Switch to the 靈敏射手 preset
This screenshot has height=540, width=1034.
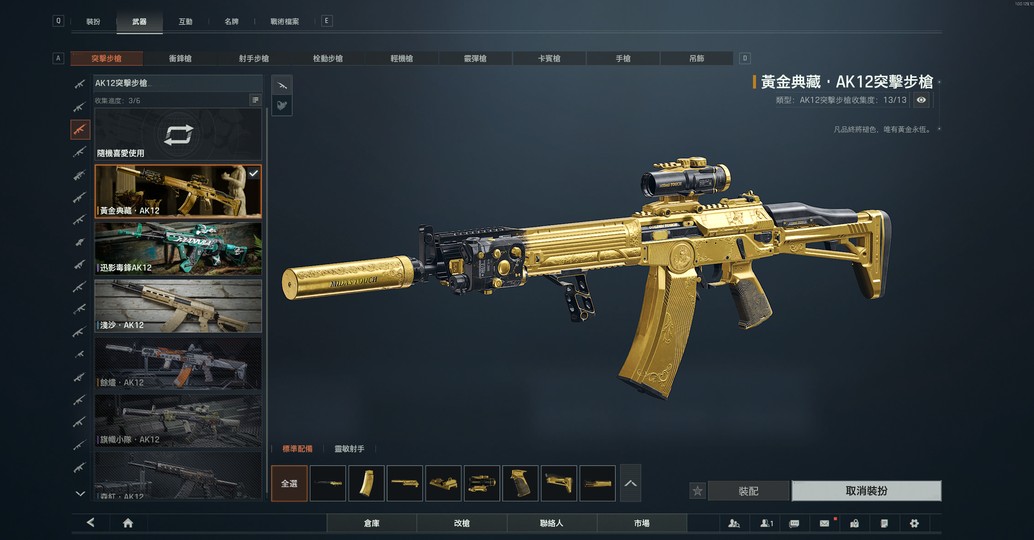(x=349, y=449)
